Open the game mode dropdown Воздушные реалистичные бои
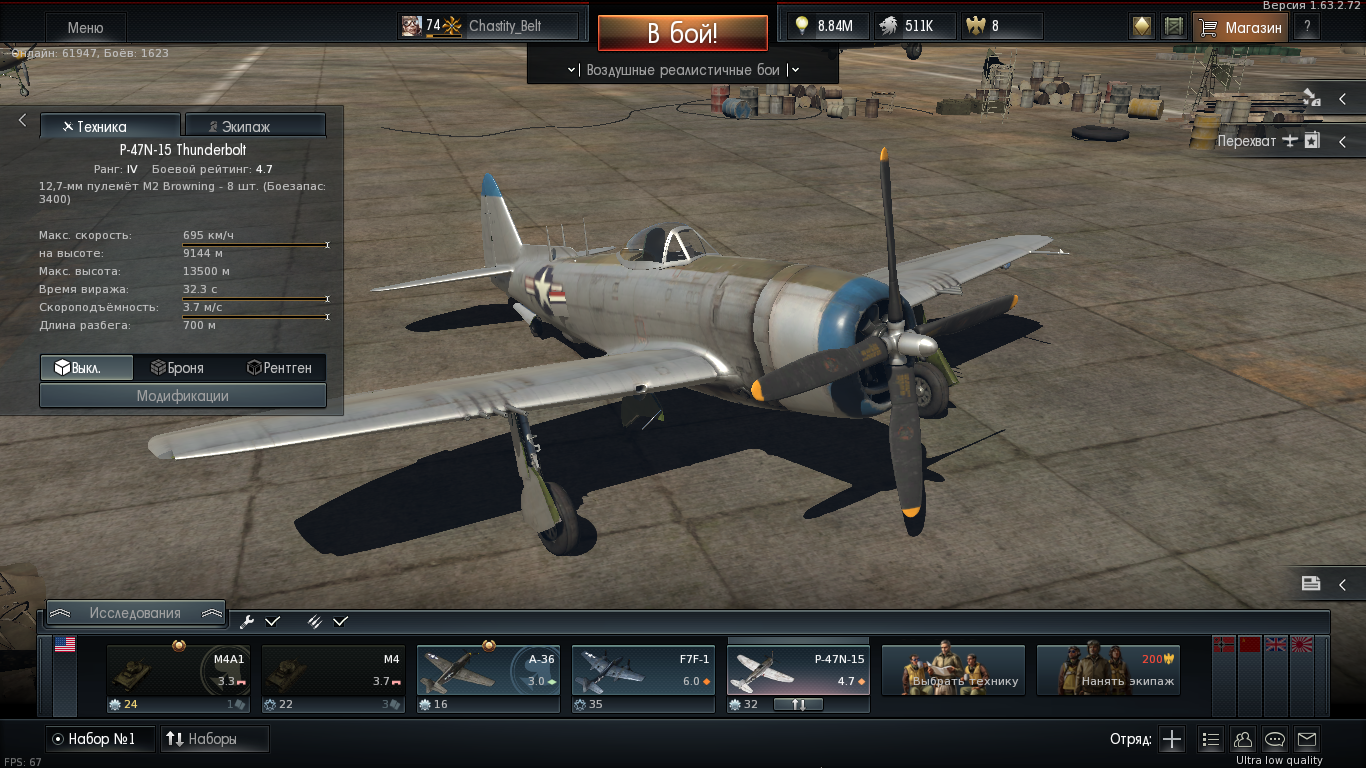This screenshot has width=1366, height=768. (x=683, y=70)
